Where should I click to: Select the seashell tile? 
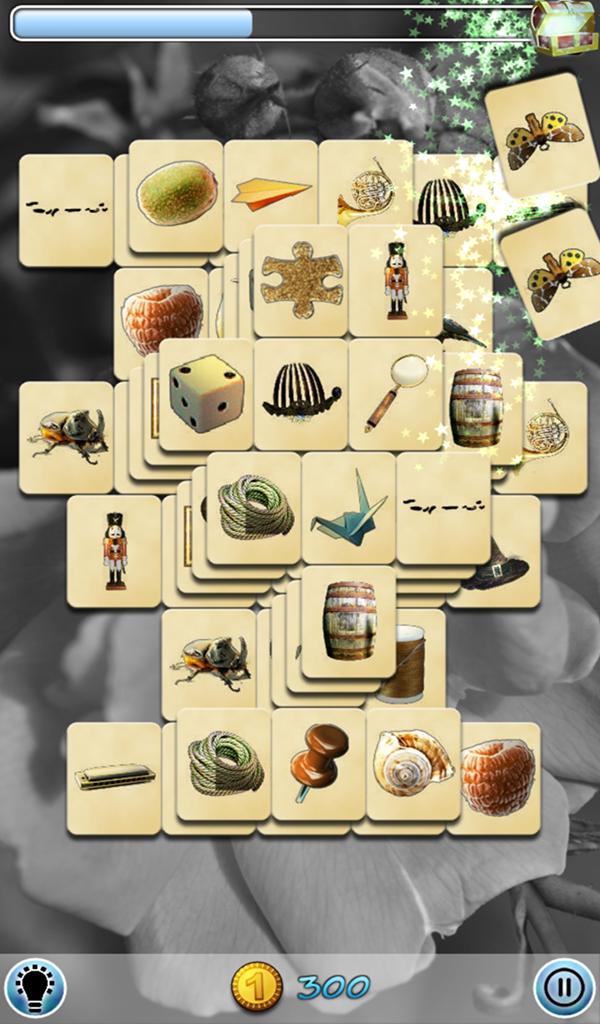tap(412, 762)
